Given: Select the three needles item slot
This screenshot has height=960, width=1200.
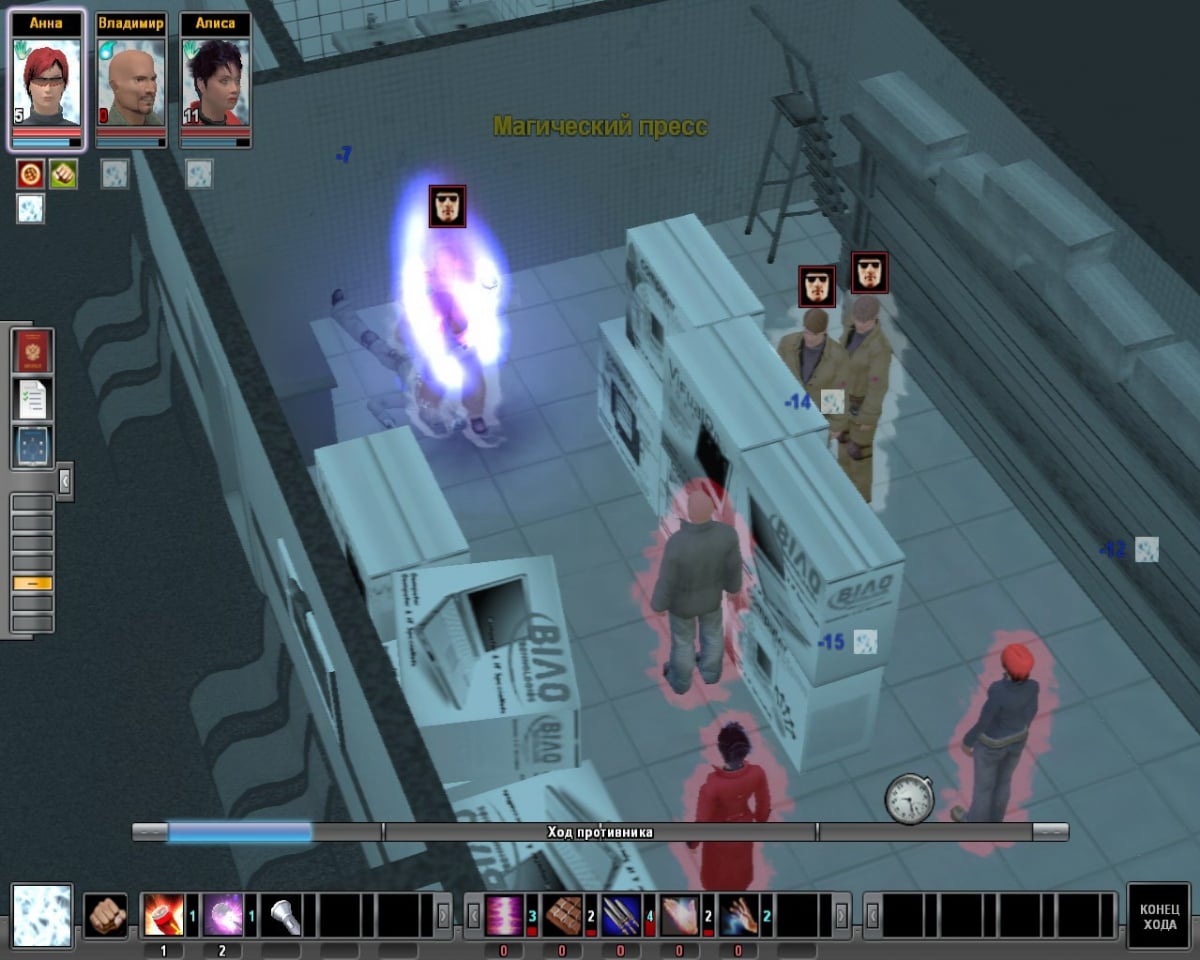Looking at the screenshot, I should click(621, 915).
